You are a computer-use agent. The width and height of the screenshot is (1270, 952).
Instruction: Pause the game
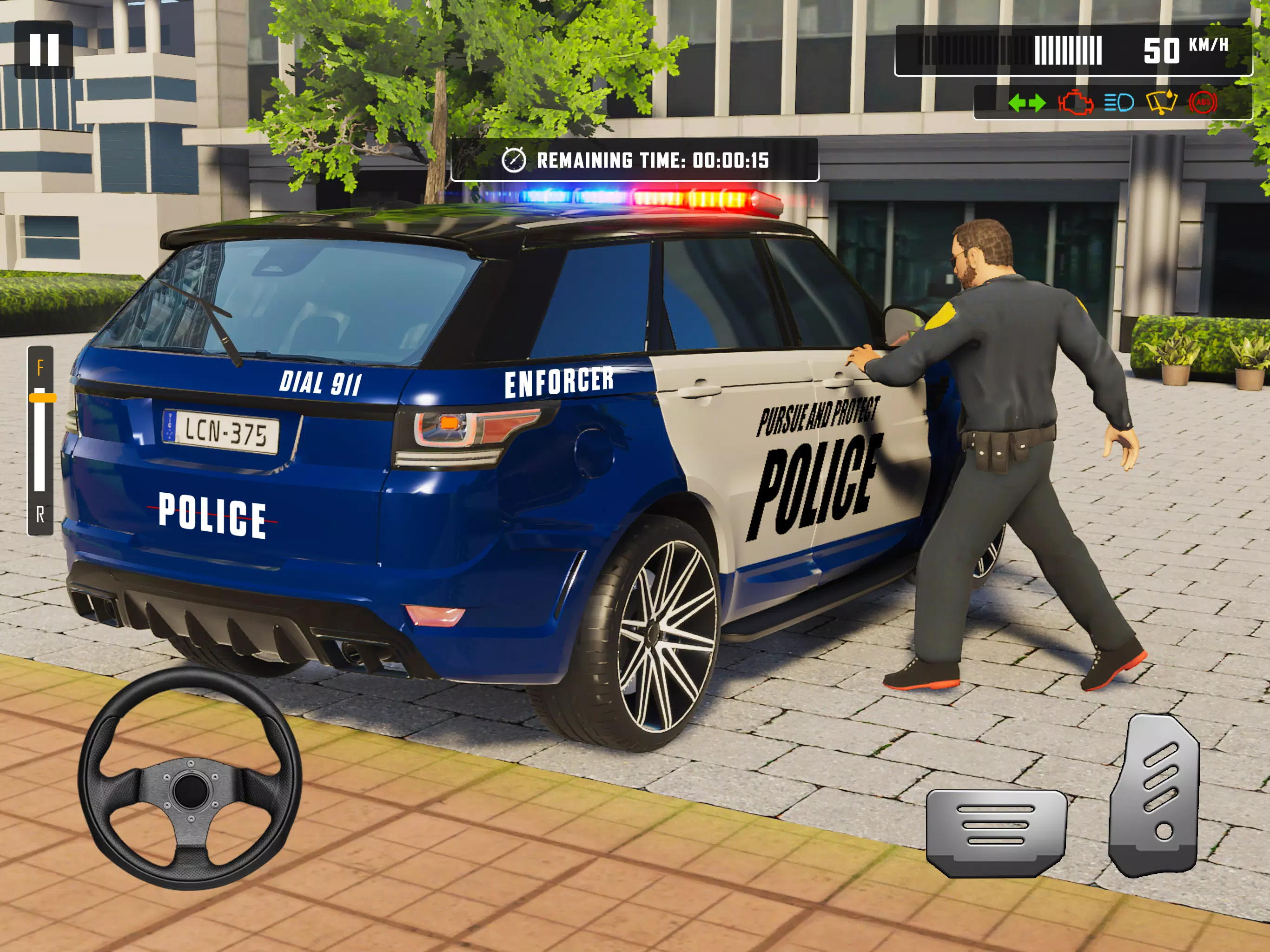44,50
